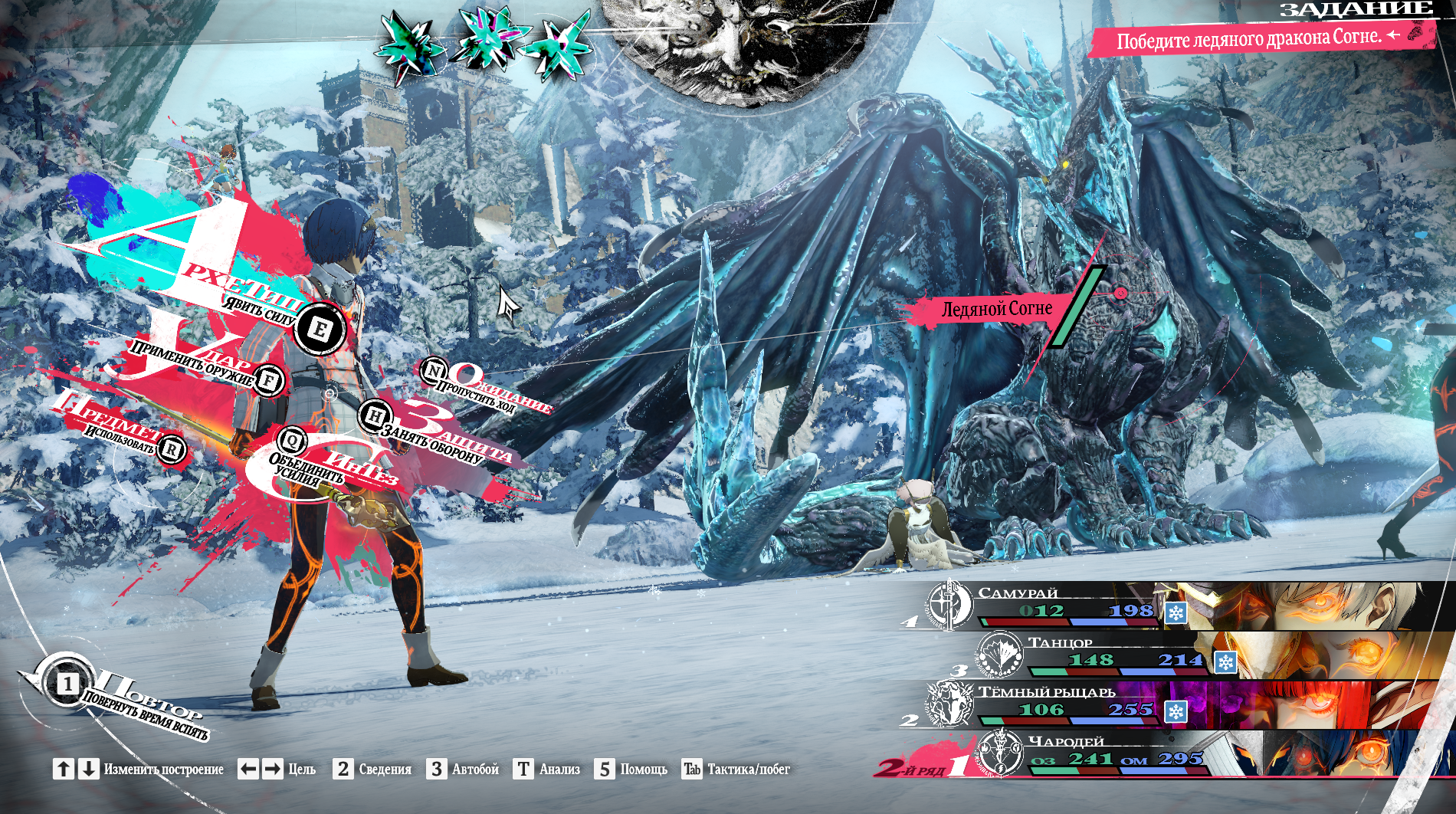Activate Повтор to rewind time
This screenshot has height=814, width=1456.
67,683
